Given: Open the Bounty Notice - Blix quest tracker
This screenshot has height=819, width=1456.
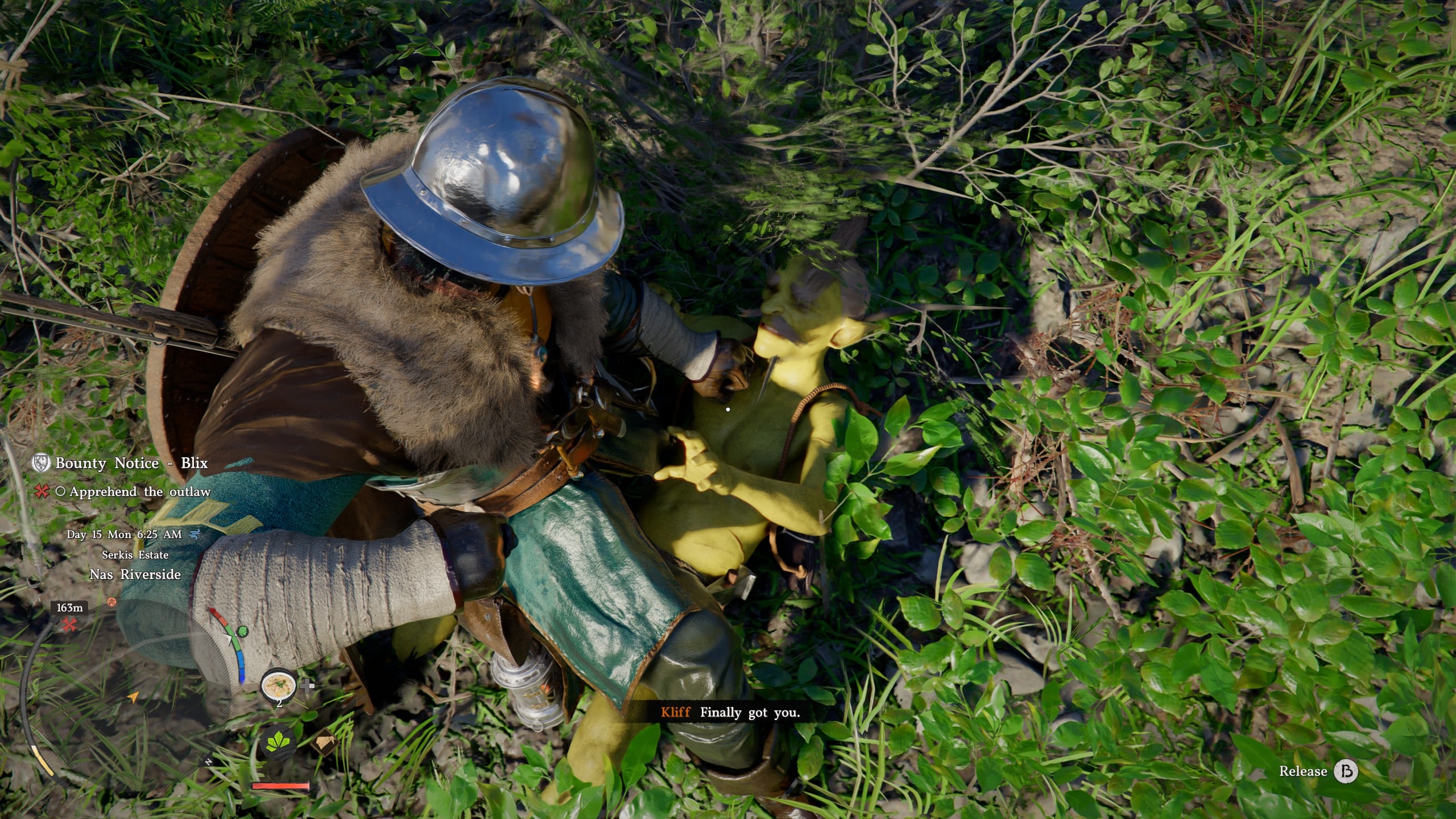Looking at the screenshot, I should click(131, 463).
